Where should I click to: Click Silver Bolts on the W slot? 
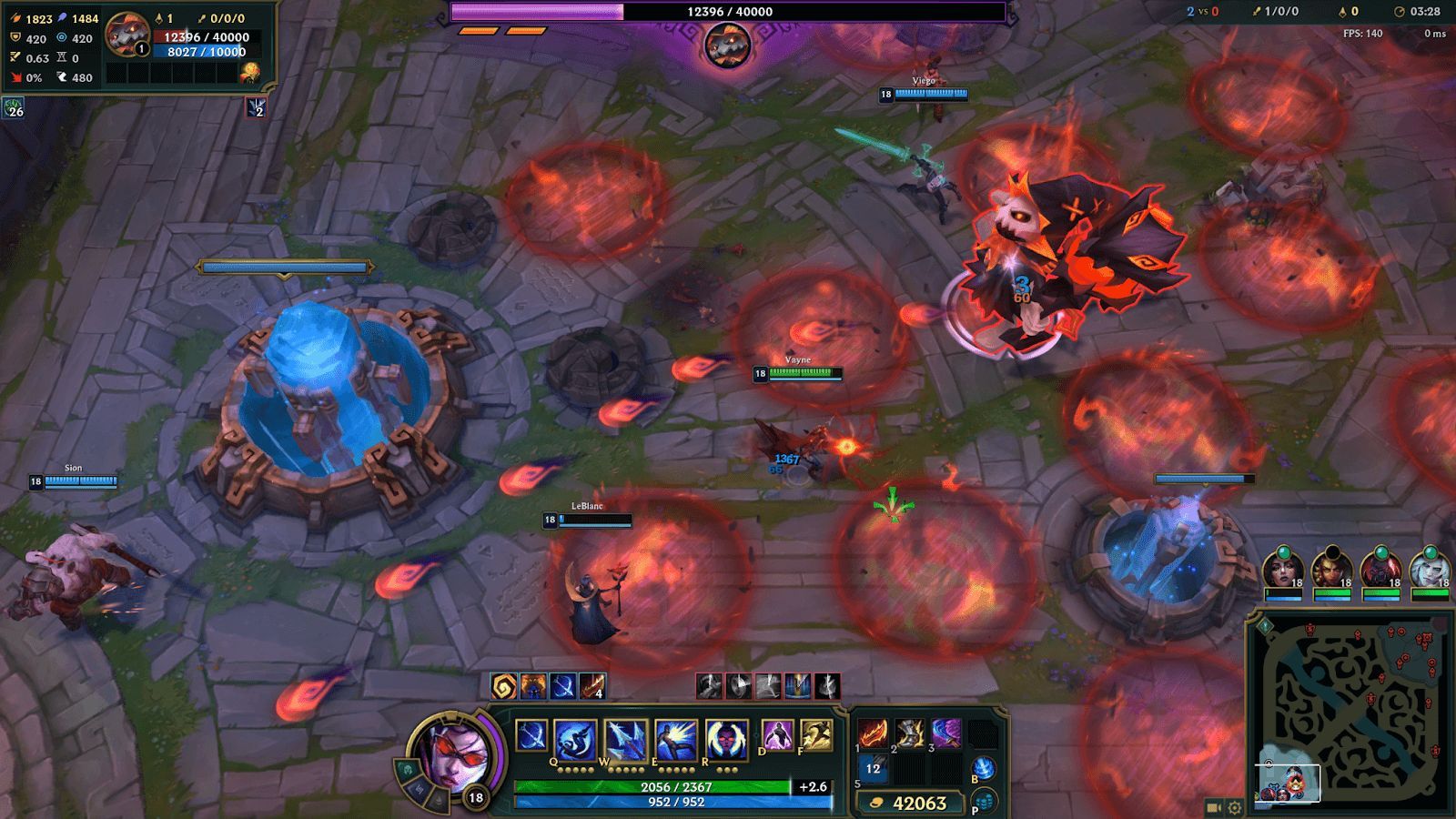[625, 737]
